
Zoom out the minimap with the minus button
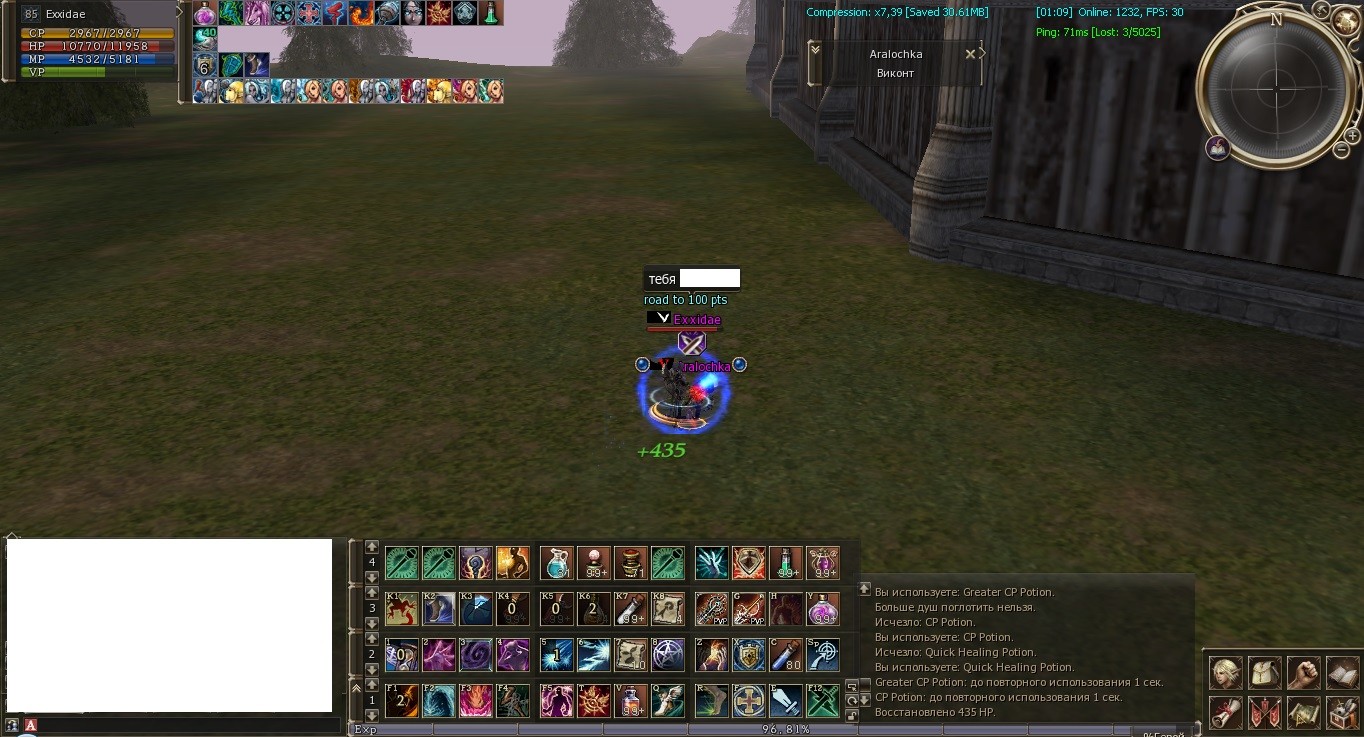pyautogui.click(x=1340, y=151)
